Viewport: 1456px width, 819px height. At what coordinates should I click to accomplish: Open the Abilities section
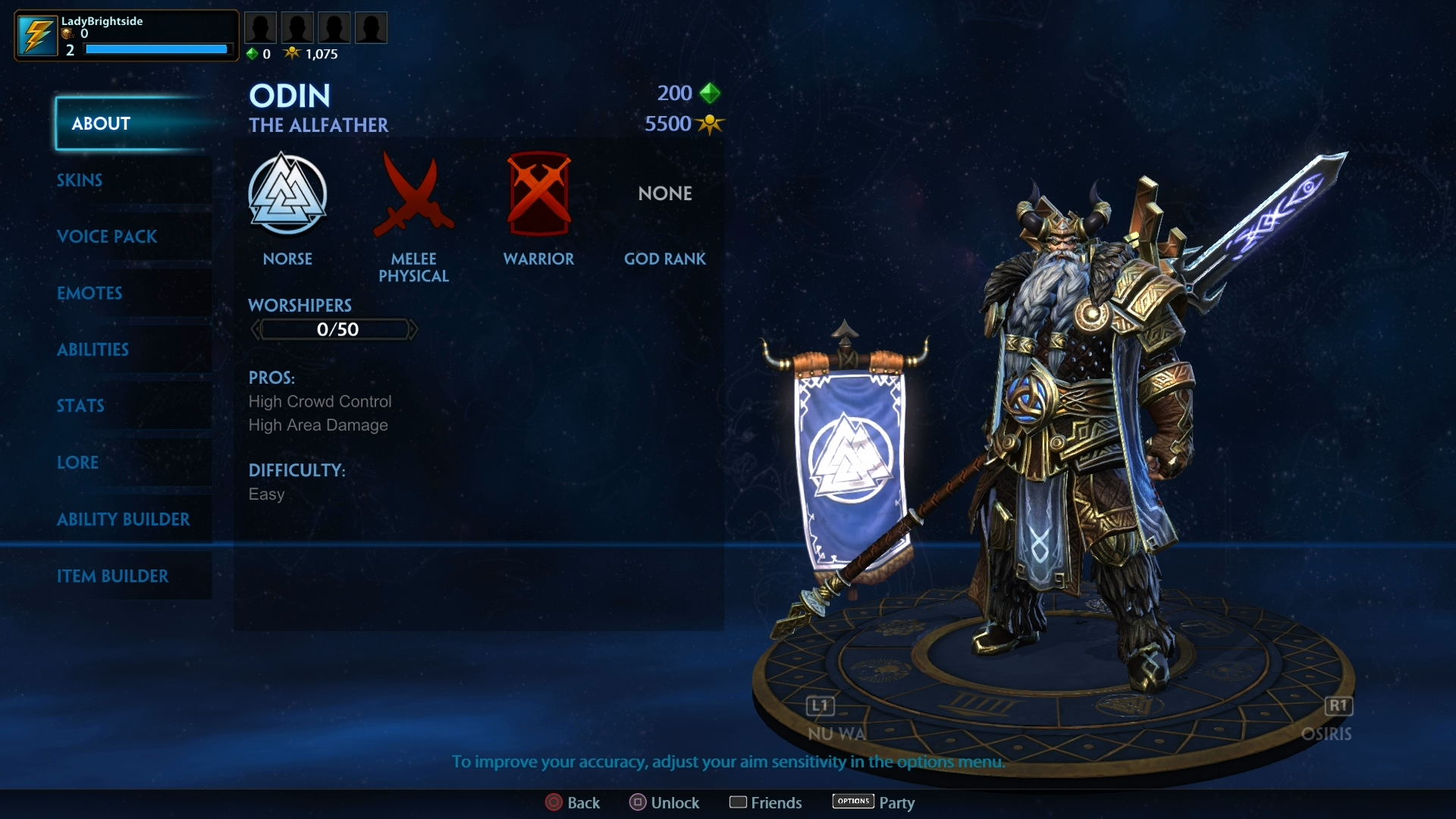[x=93, y=350]
